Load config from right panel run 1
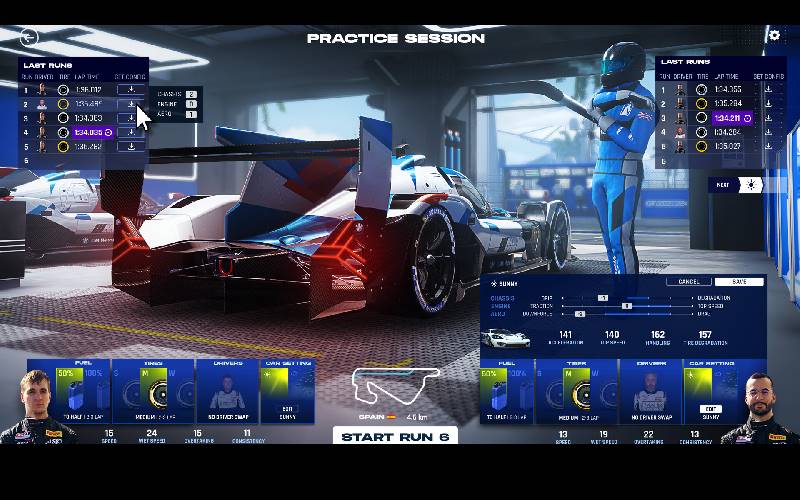Screen dimensions: 800x500 click(x=768, y=89)
